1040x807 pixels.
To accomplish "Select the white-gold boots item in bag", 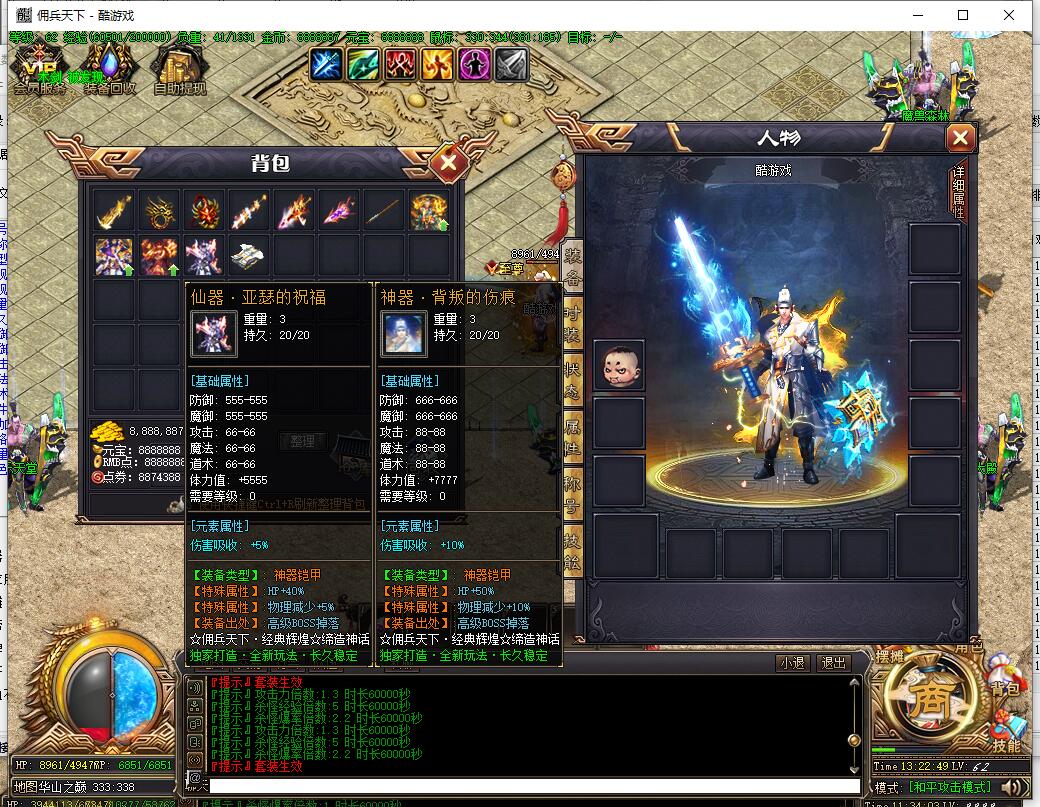I will pyautogui.click(x=248, y=256).
